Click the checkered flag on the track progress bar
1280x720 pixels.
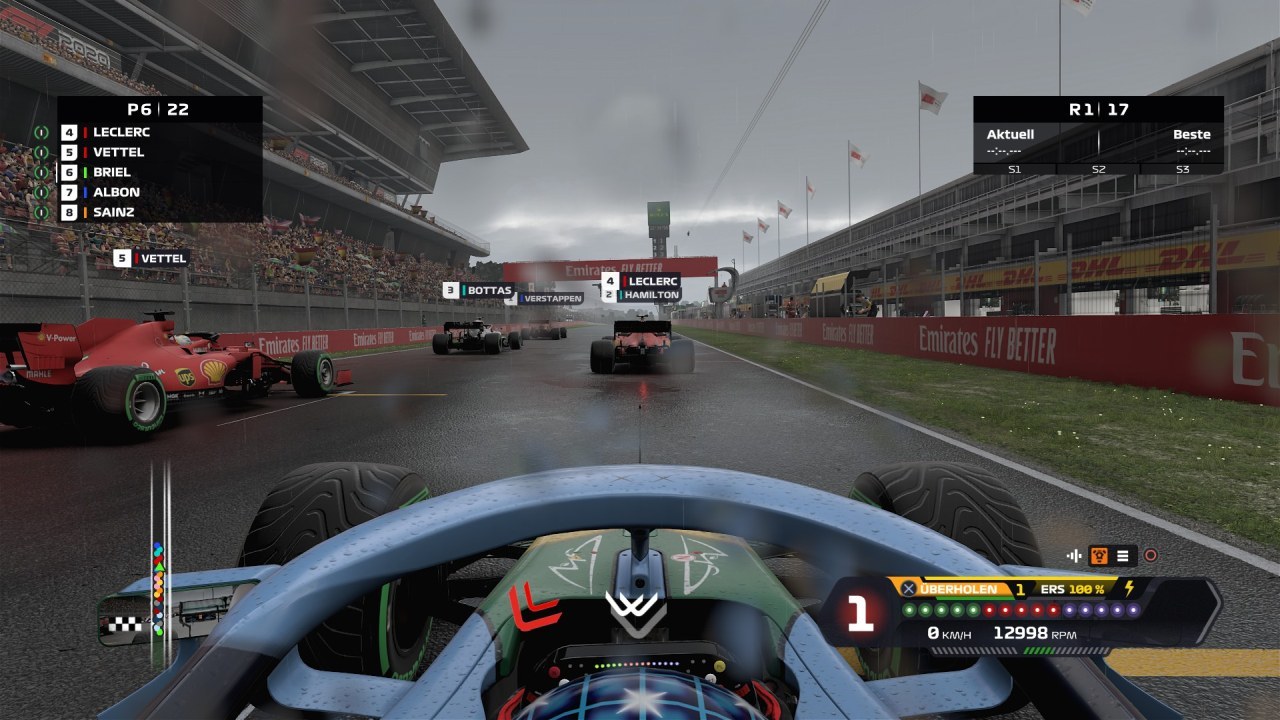[x=125, y=623]
